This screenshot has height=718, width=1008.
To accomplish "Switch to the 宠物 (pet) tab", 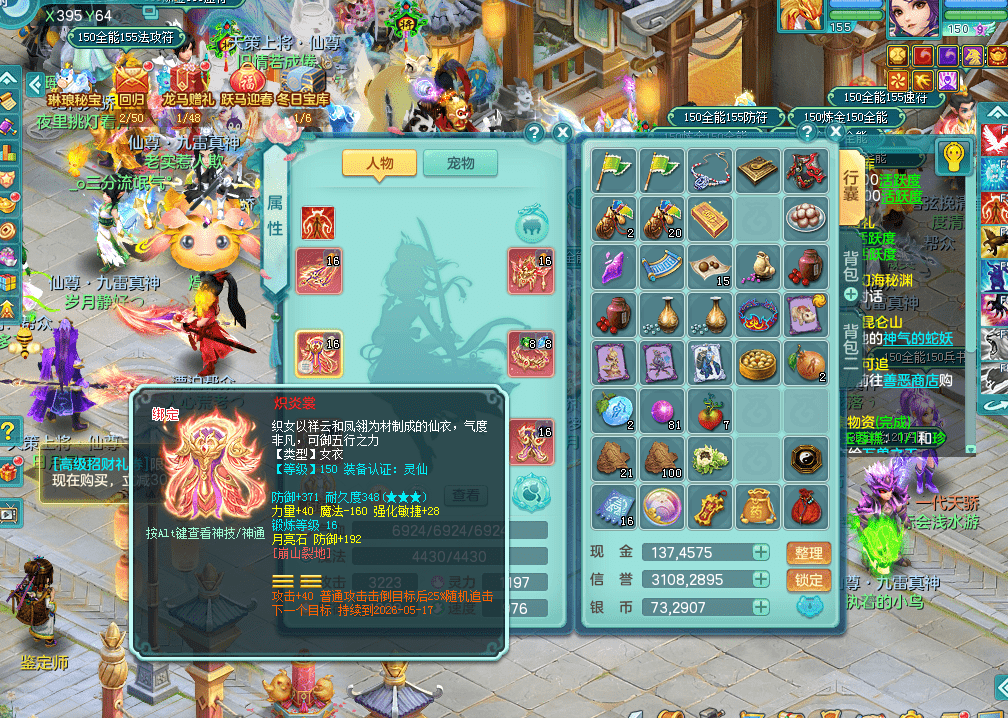I will (x=460, y=163).
